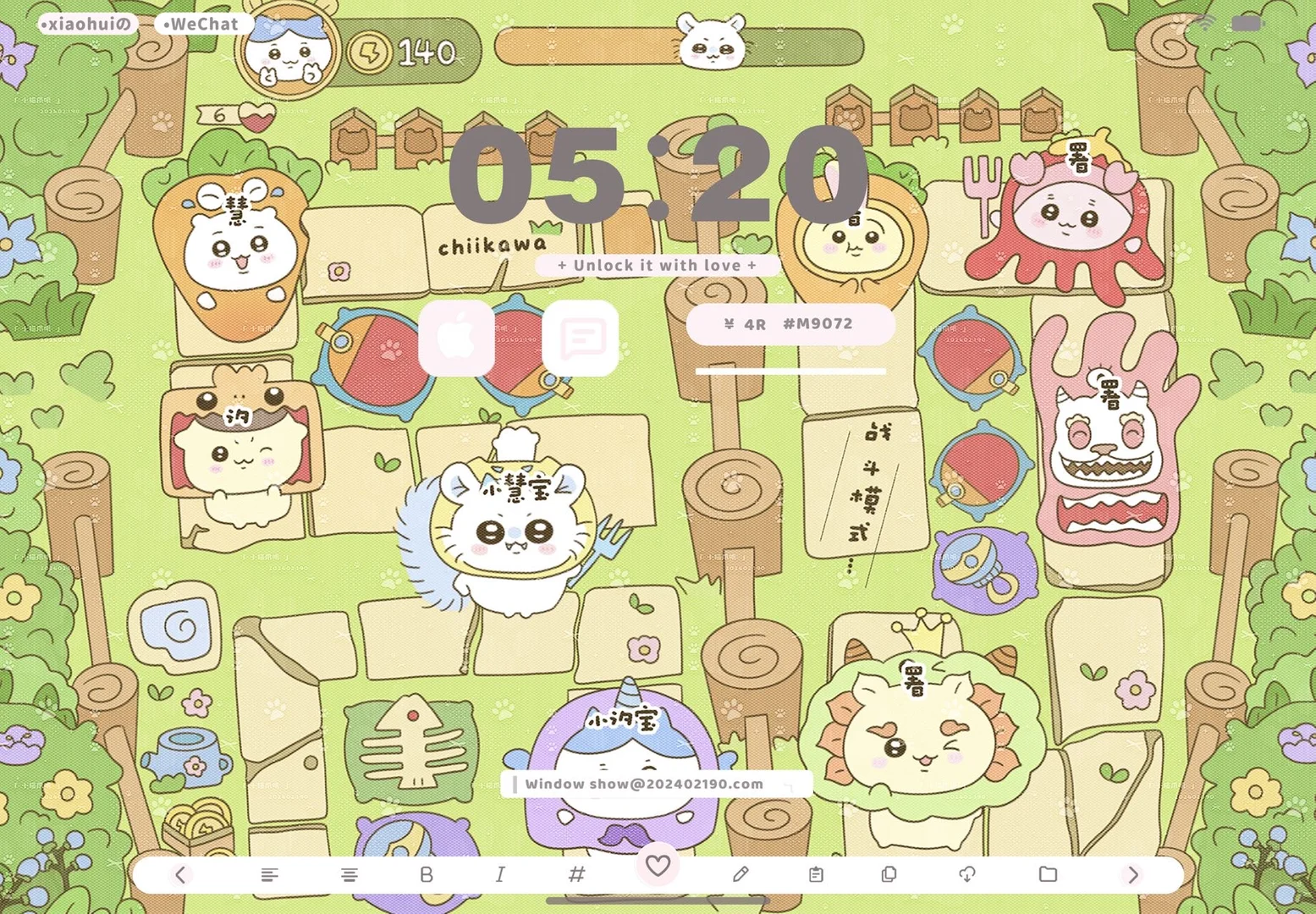Apply italic formatting

point(500,875)
